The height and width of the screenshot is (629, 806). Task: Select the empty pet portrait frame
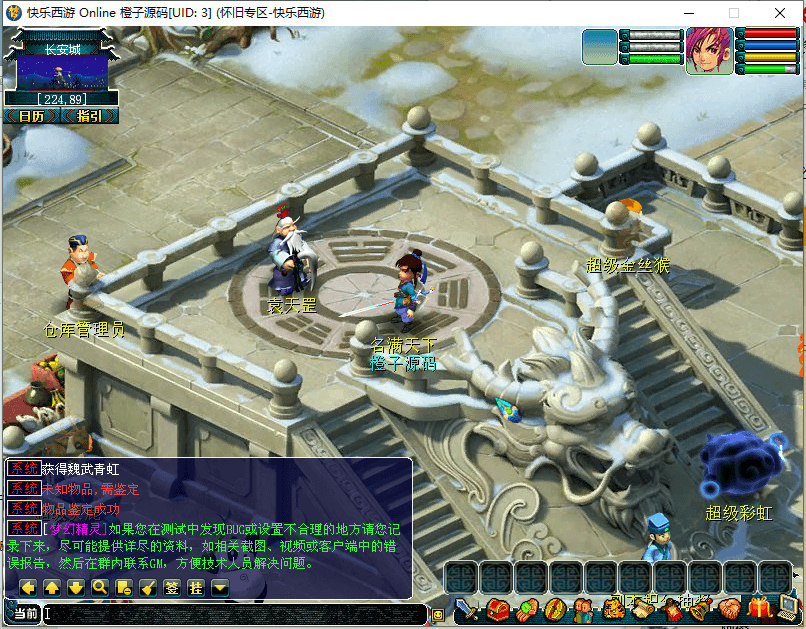coord(600,47)
